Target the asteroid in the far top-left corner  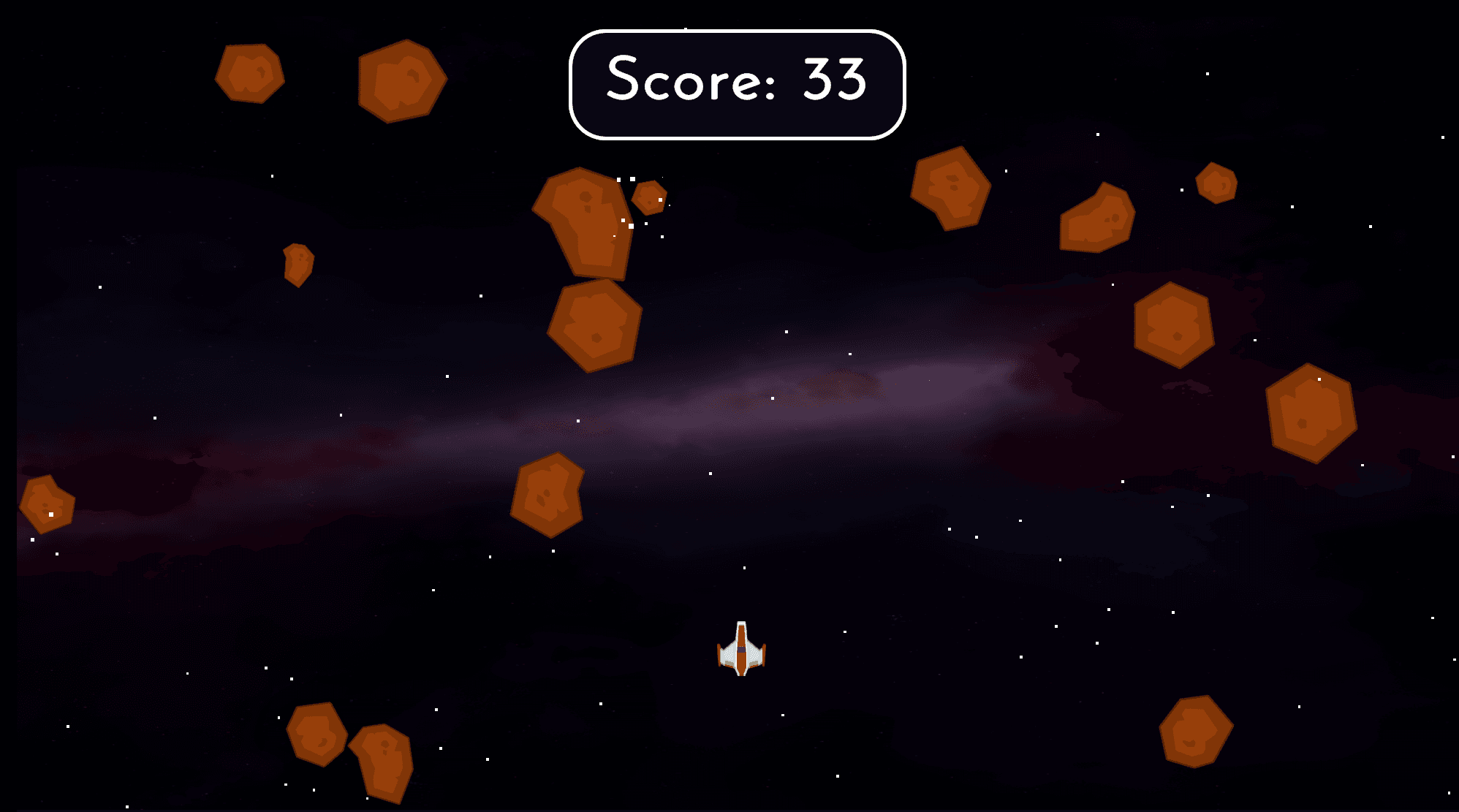[x=249, y=73]
